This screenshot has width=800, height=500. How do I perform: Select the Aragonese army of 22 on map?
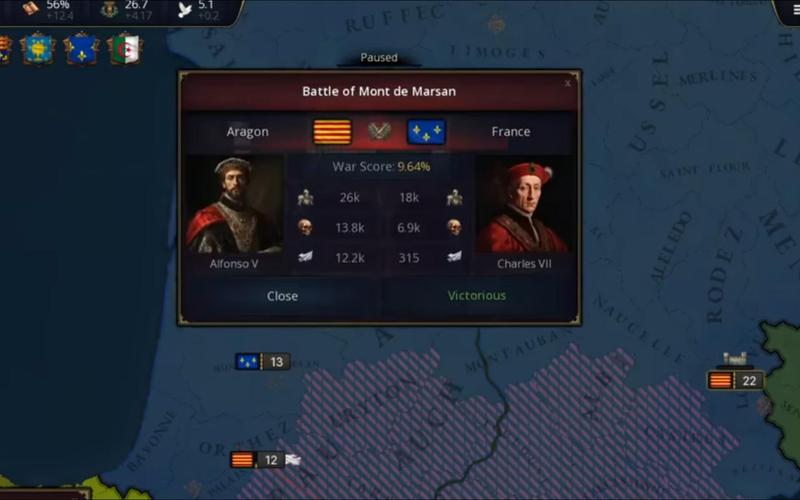coord(735,380)
